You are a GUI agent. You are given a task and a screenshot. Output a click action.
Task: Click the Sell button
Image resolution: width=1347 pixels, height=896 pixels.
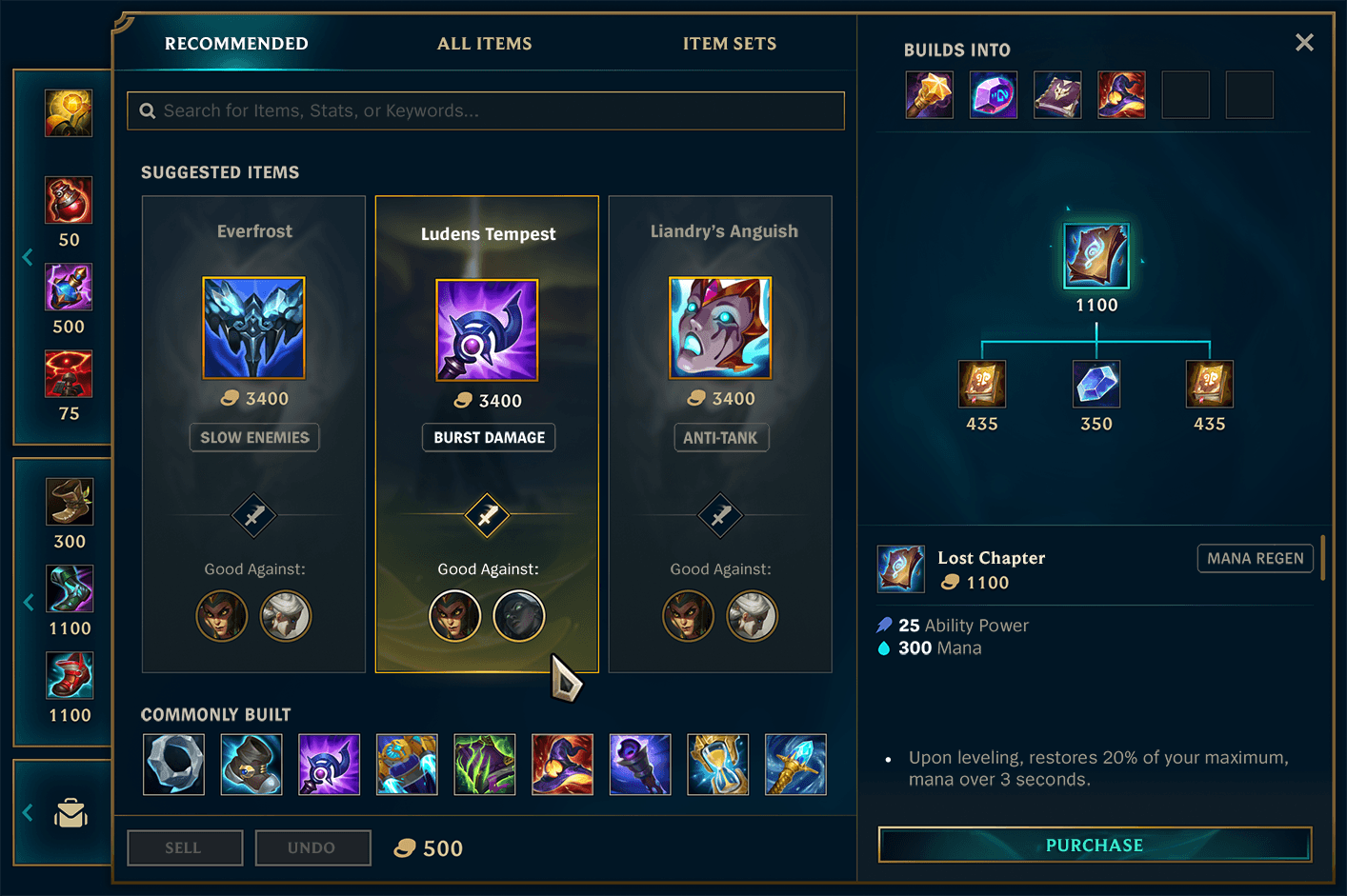click(x=184, y=847)
